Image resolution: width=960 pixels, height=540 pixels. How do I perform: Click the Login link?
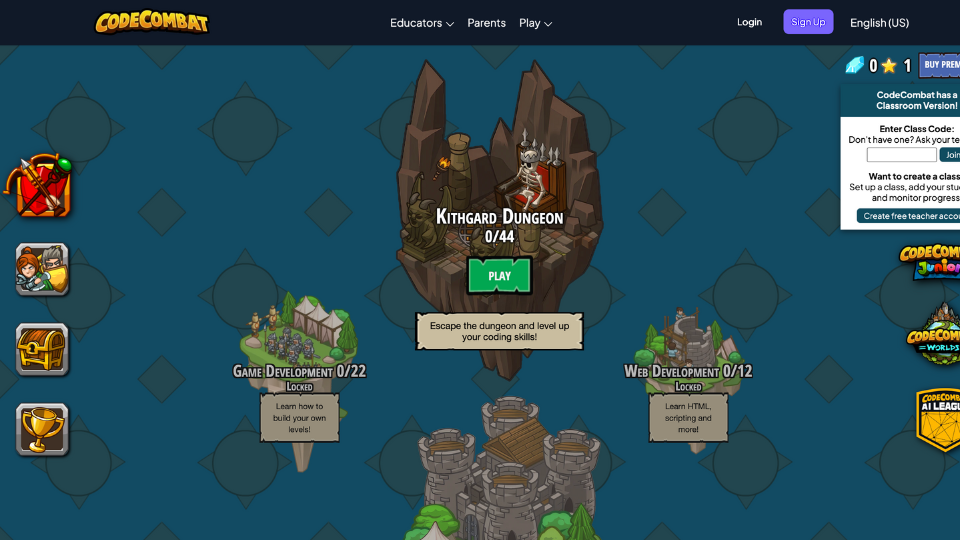[749, 22]
